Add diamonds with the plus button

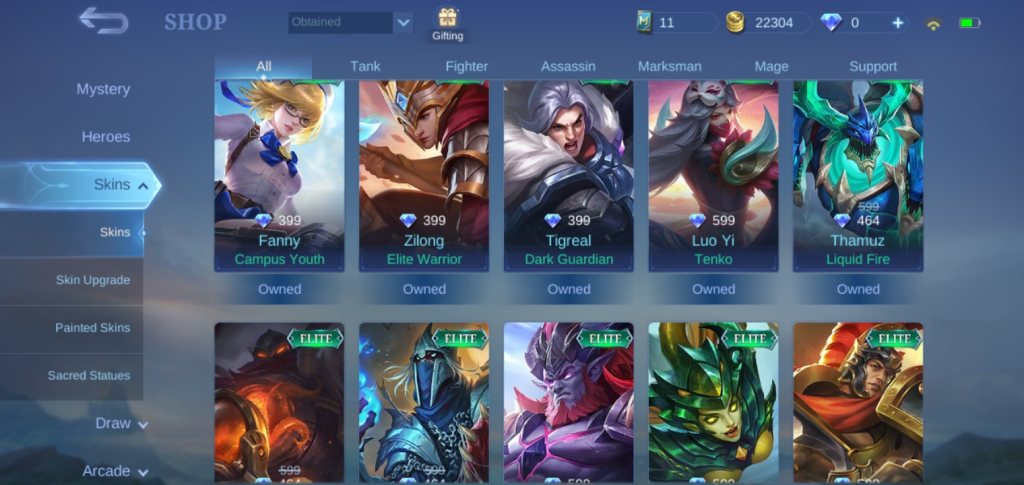(897, 23)
